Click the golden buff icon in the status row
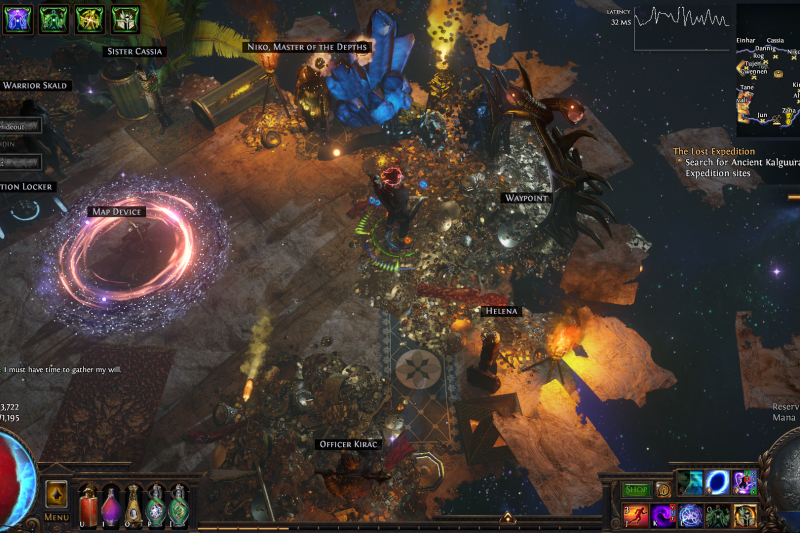 tap(90, 17)
